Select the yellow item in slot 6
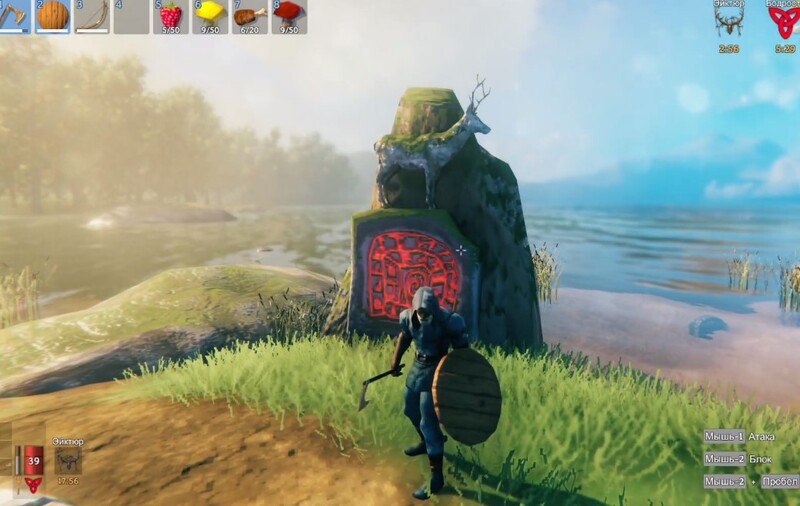This screenshot has width=800, height=506. click(210, 16)
